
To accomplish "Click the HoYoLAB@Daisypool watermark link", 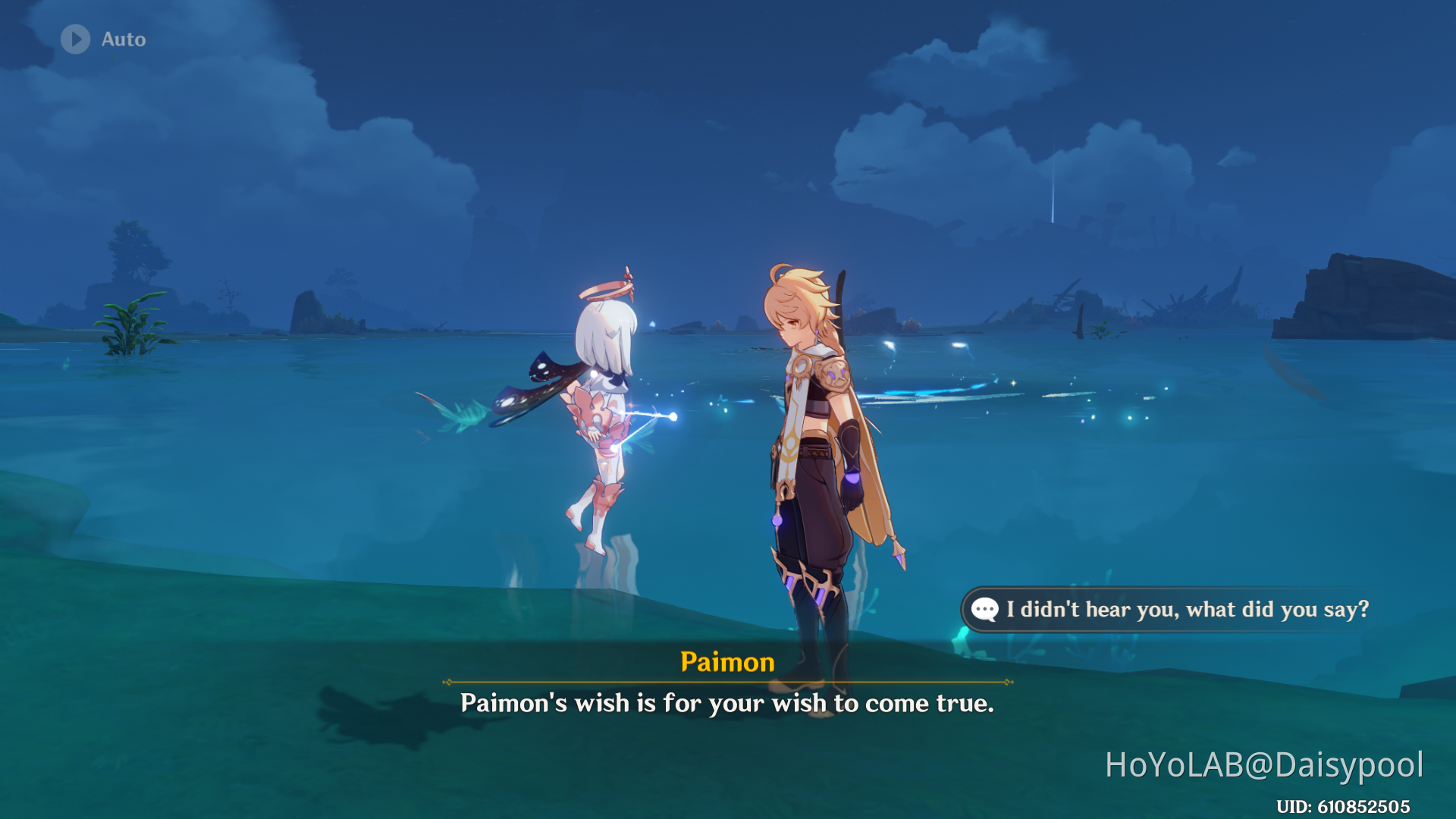I will pyautogui.click(x=1265, y=766).
